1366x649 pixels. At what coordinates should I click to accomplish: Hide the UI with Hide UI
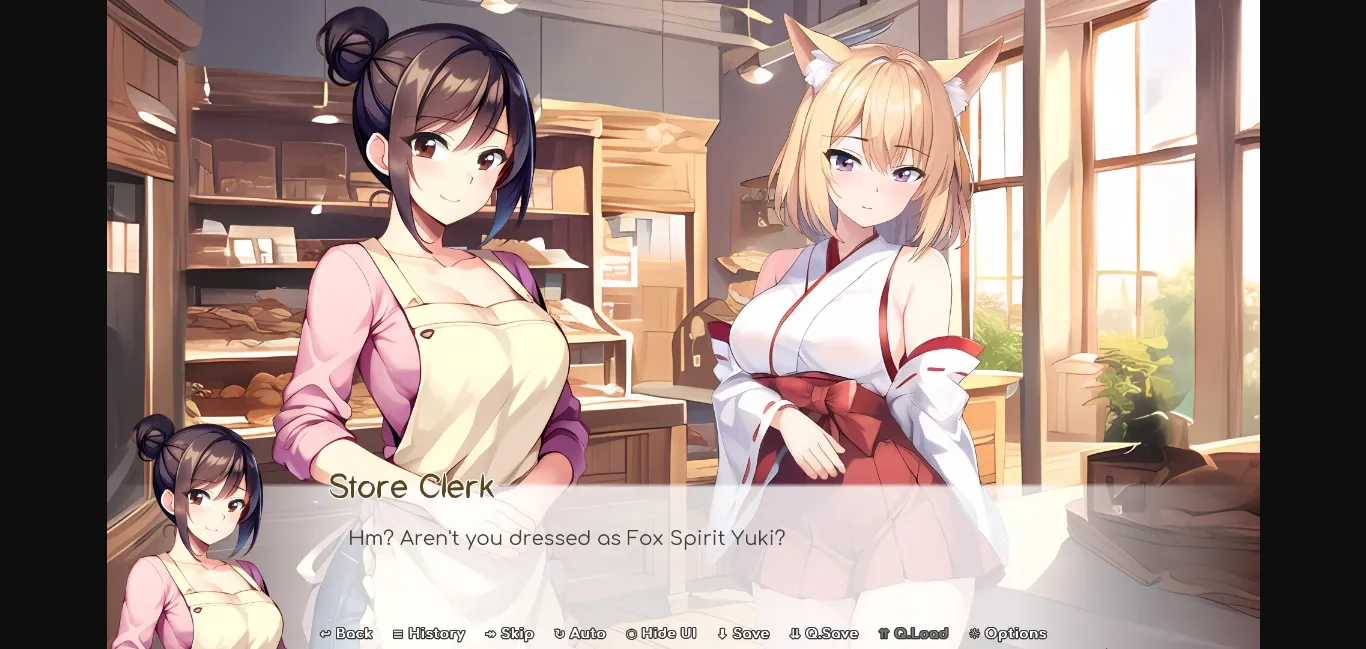click(661, 633)
